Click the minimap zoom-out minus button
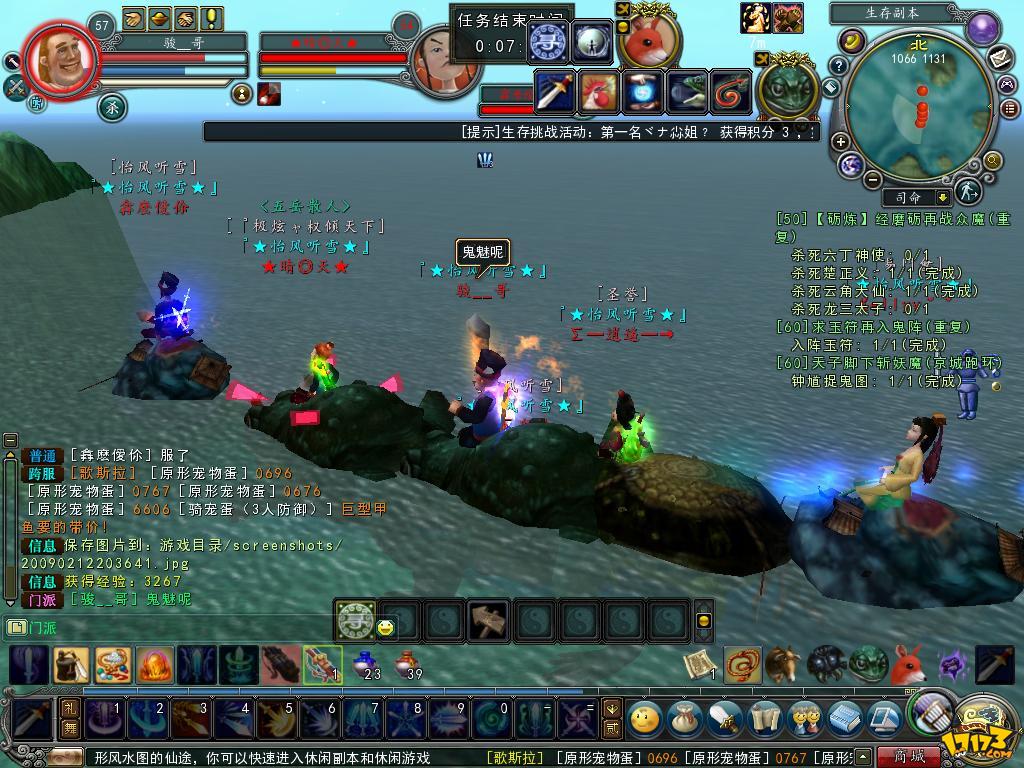The width and height of the screenshot is (1024, 768). coord(872,180)
